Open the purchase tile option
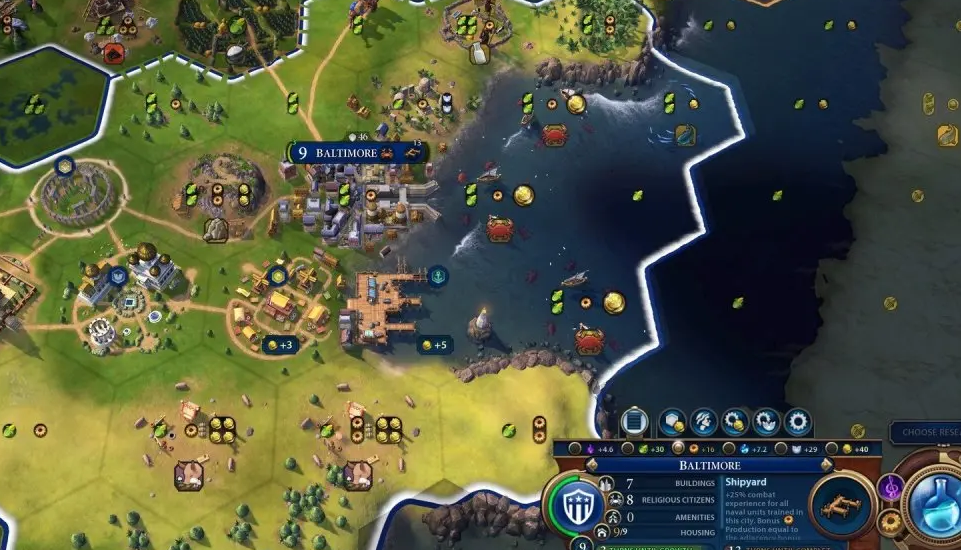The image size is (961, 550). click(x=670, y=421)
